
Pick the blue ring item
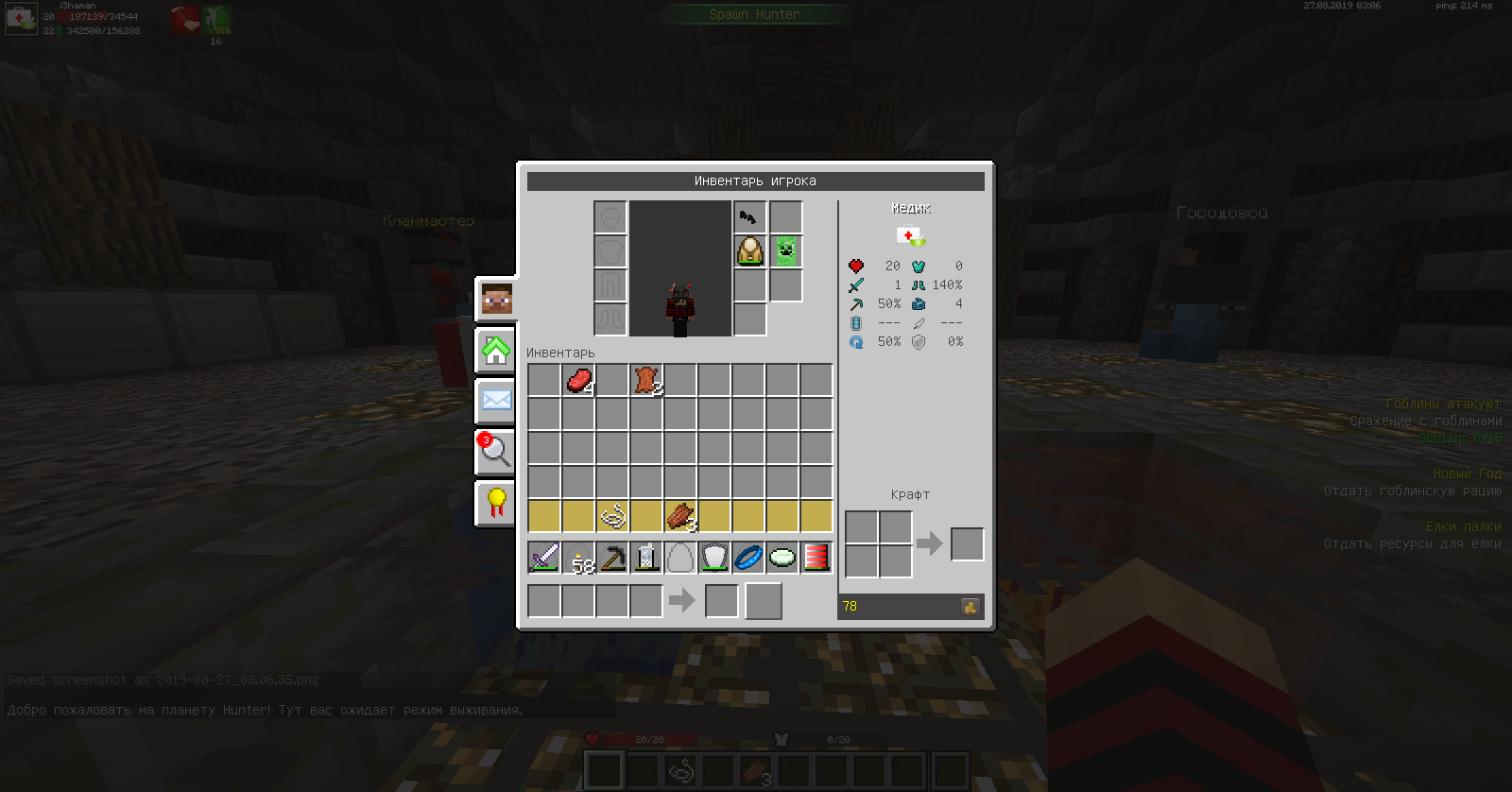click(748, 558)
